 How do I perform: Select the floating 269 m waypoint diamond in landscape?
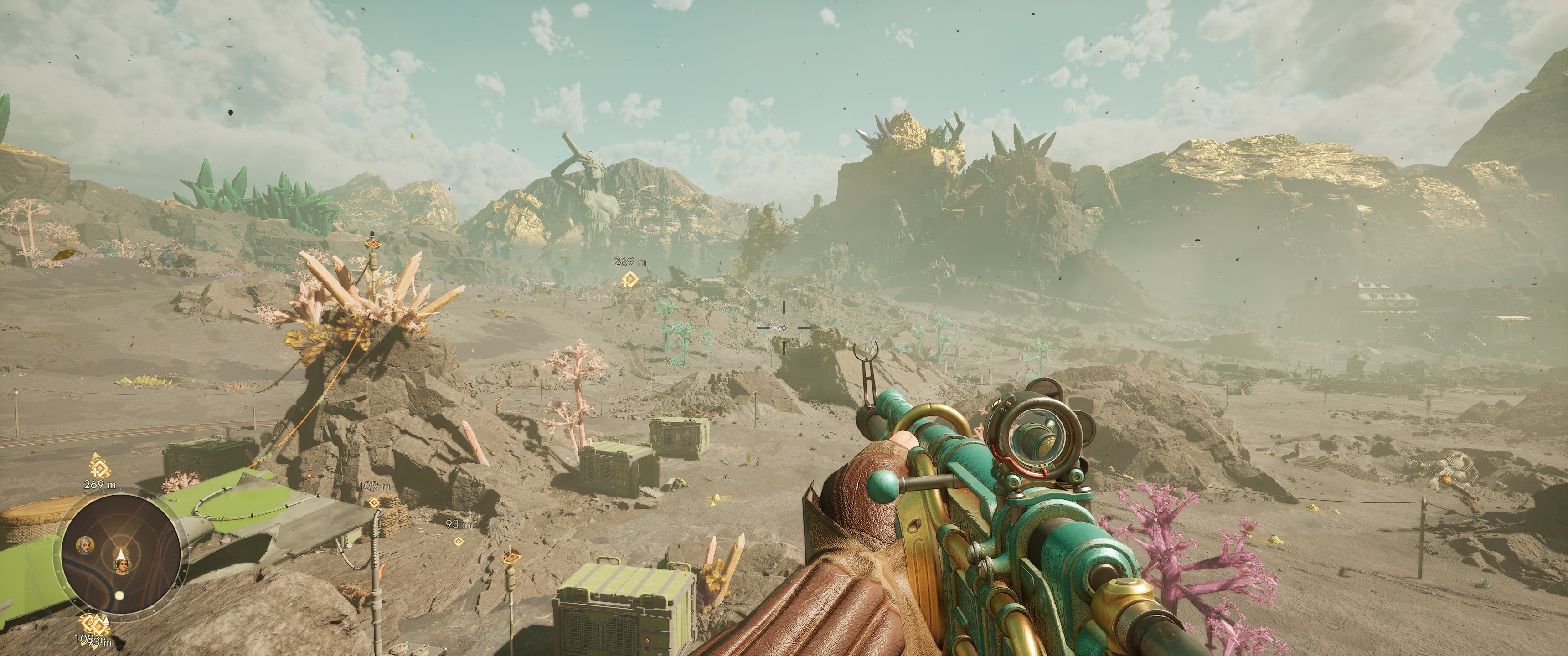[629, 281]
